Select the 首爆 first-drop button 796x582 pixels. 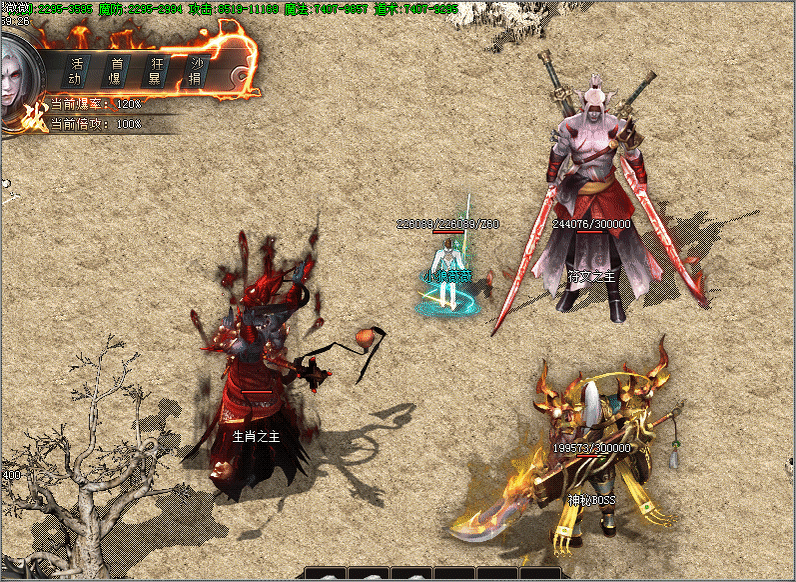click(x=116, y=70)
